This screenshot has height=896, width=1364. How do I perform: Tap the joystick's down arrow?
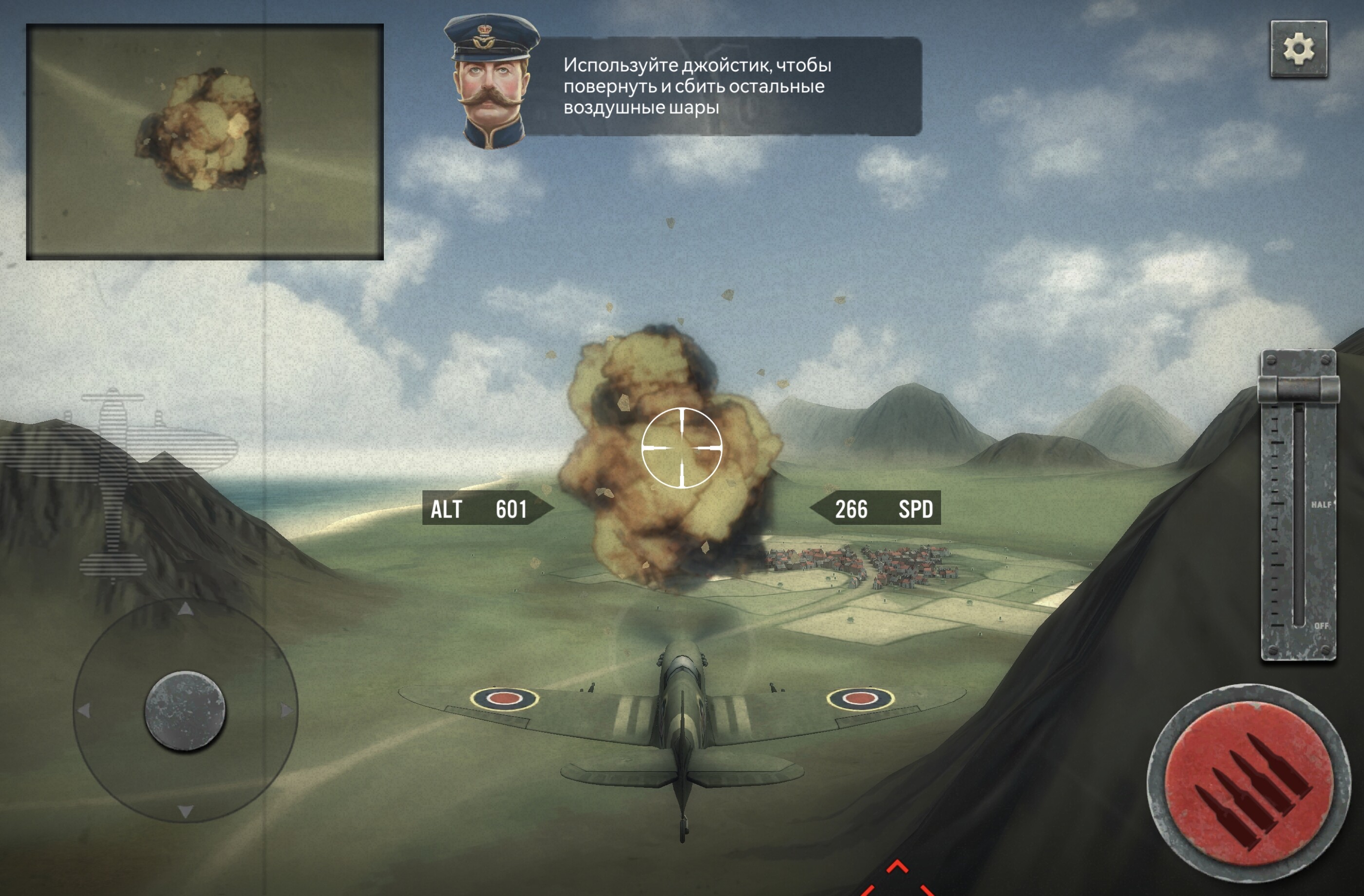(185, 811)
